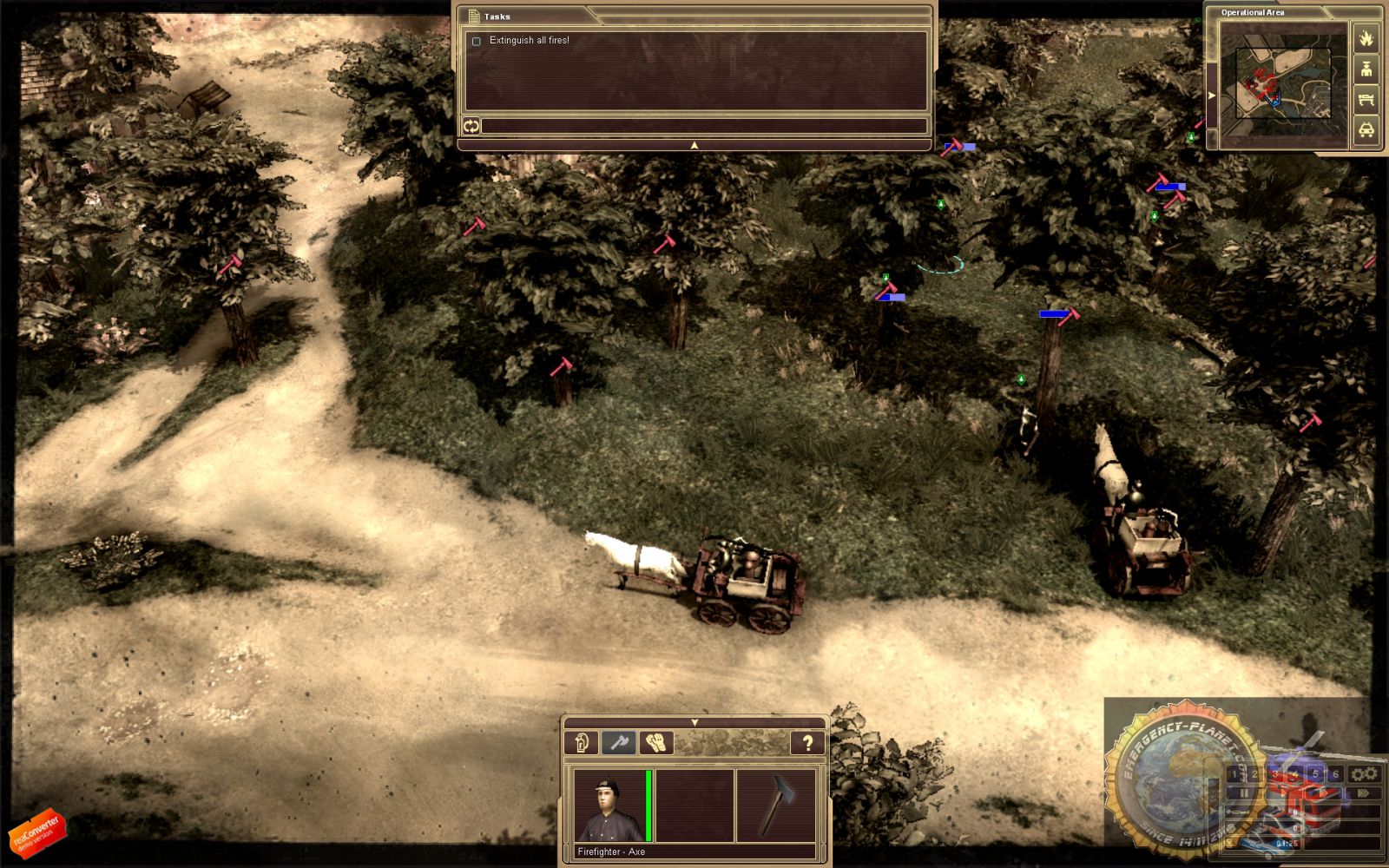Open the gears settings button

point(1364,773)
